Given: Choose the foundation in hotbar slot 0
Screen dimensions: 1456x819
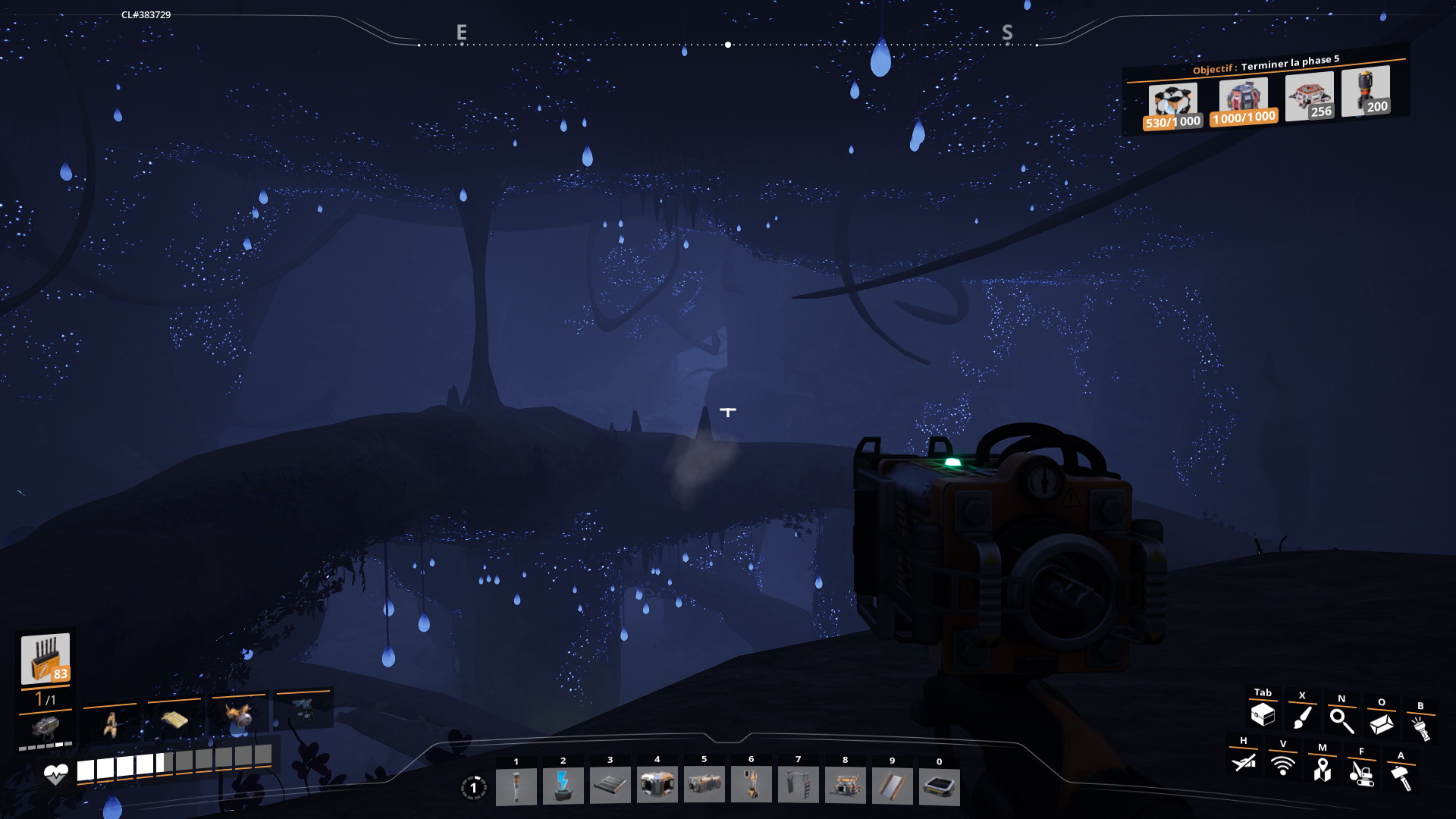Looking at the screenshot, I should [x=939, y=786].
